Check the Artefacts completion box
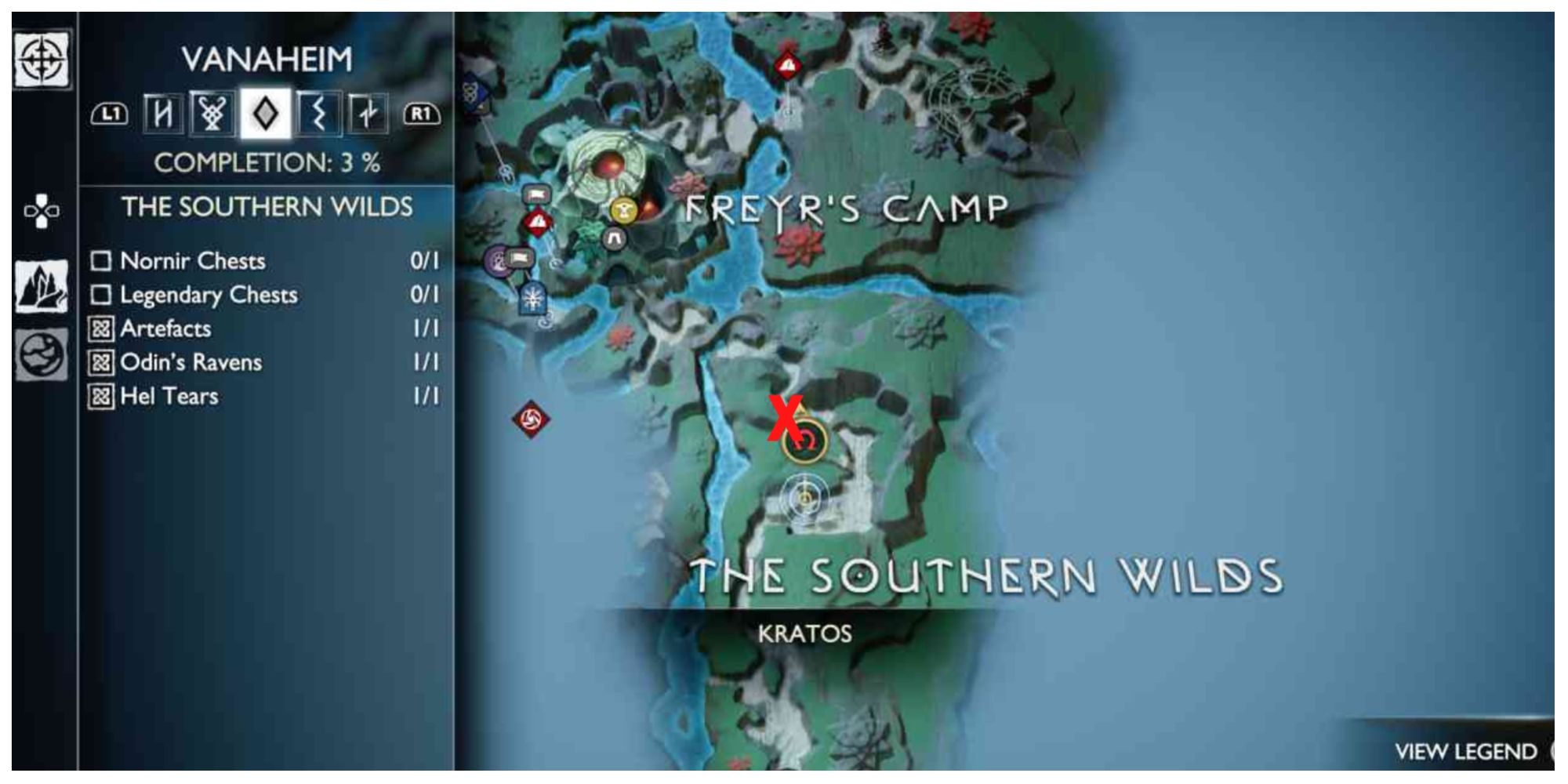This screenshot has width=1568, height=784. (102, 329)
